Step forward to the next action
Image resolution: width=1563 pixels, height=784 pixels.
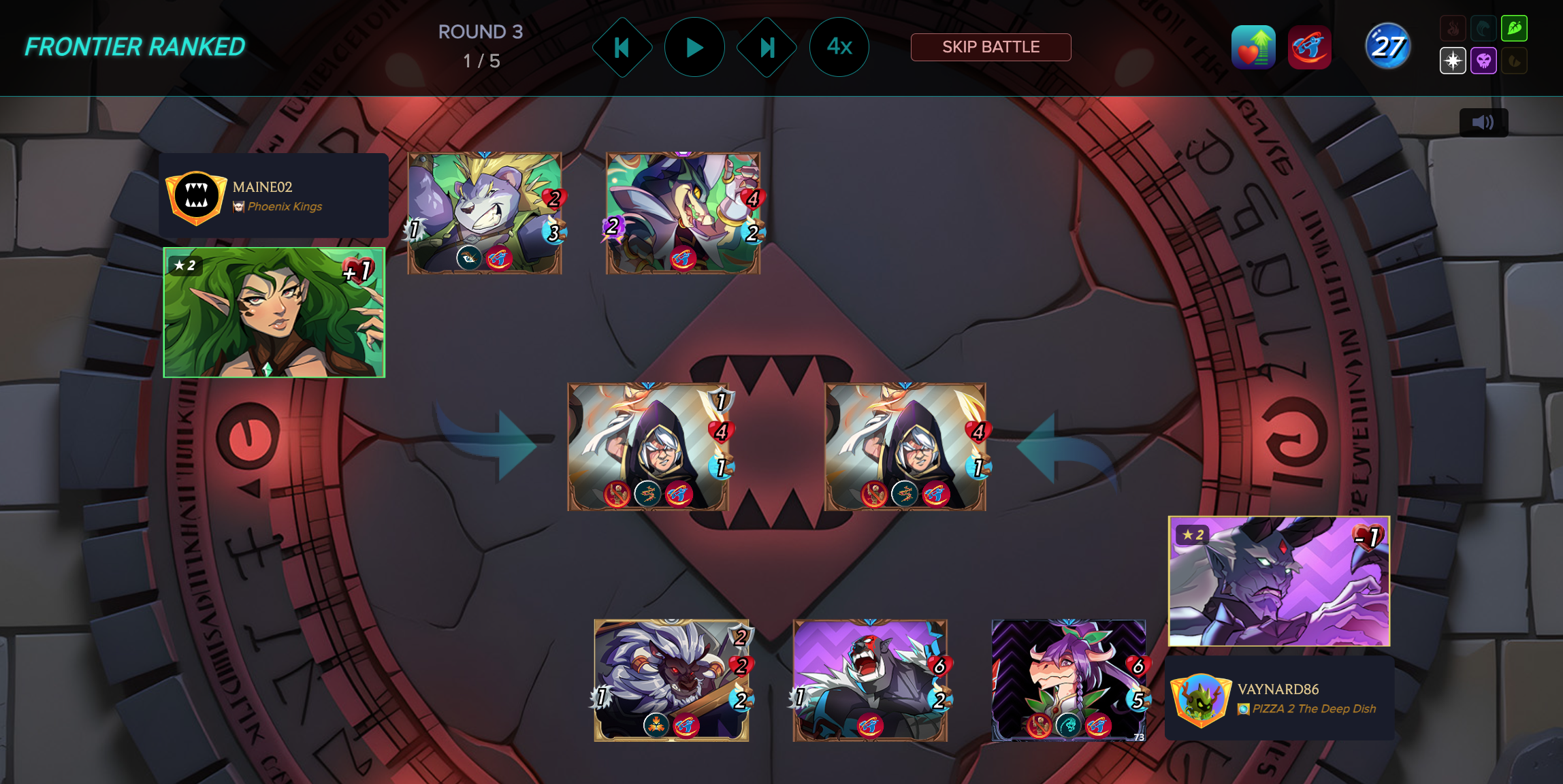click(x=767, y=48)
